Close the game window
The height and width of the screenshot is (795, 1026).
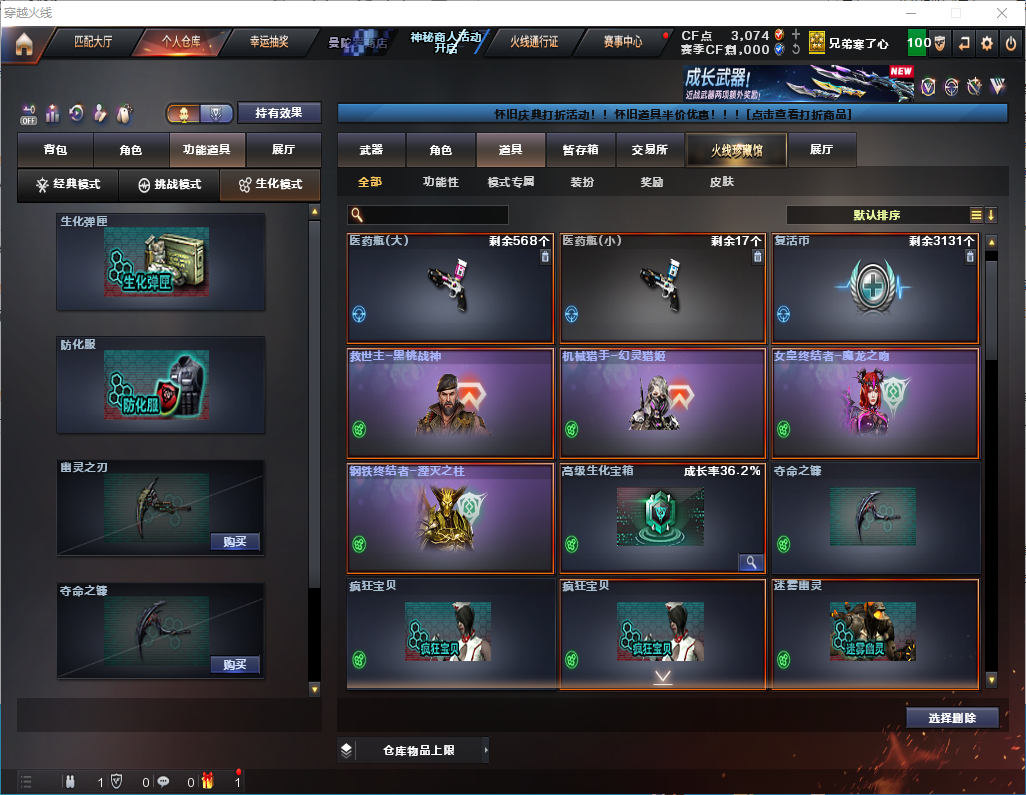pos(1002,13)
